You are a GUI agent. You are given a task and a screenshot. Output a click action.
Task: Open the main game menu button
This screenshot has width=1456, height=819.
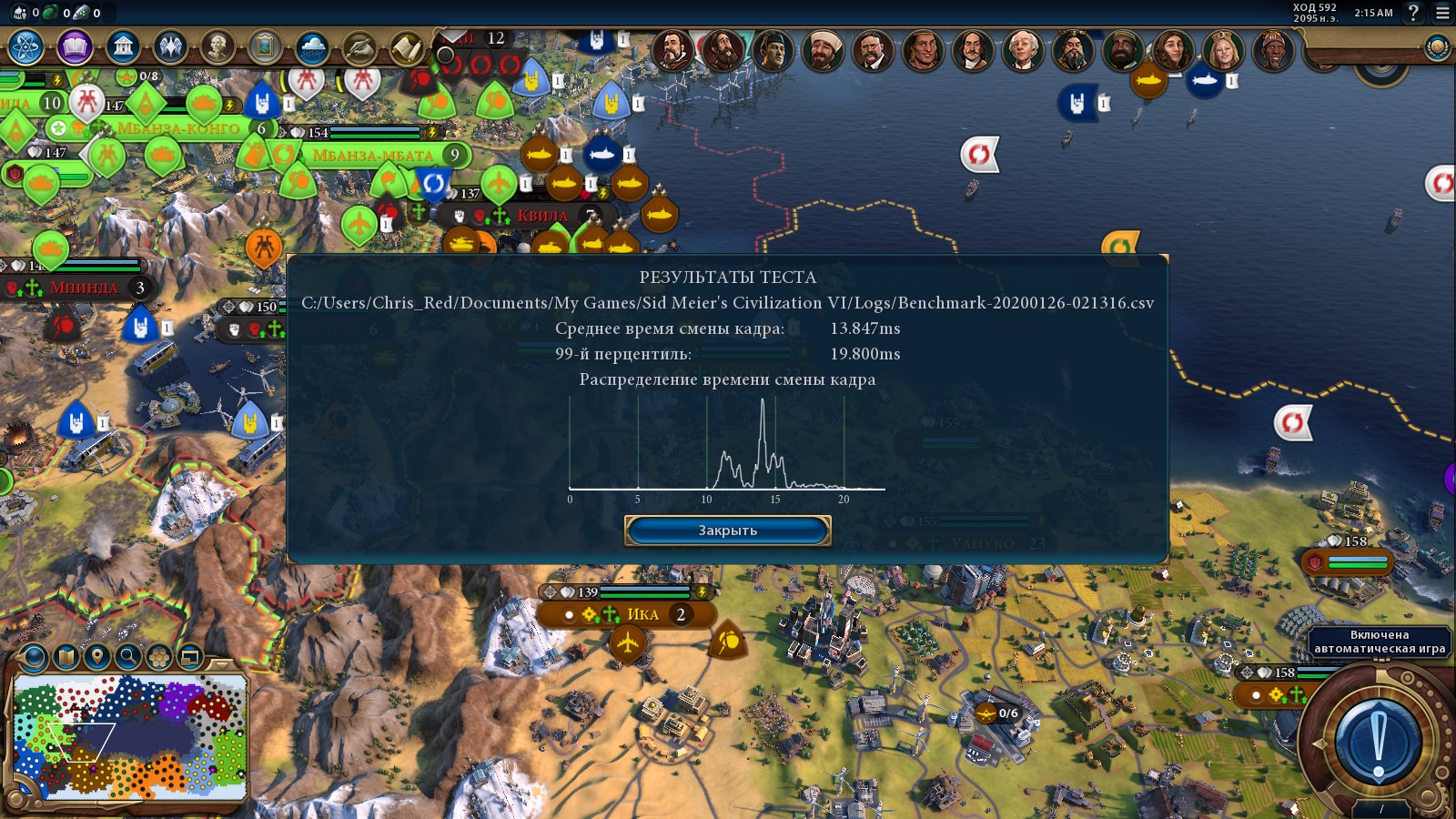[1442, 13]
